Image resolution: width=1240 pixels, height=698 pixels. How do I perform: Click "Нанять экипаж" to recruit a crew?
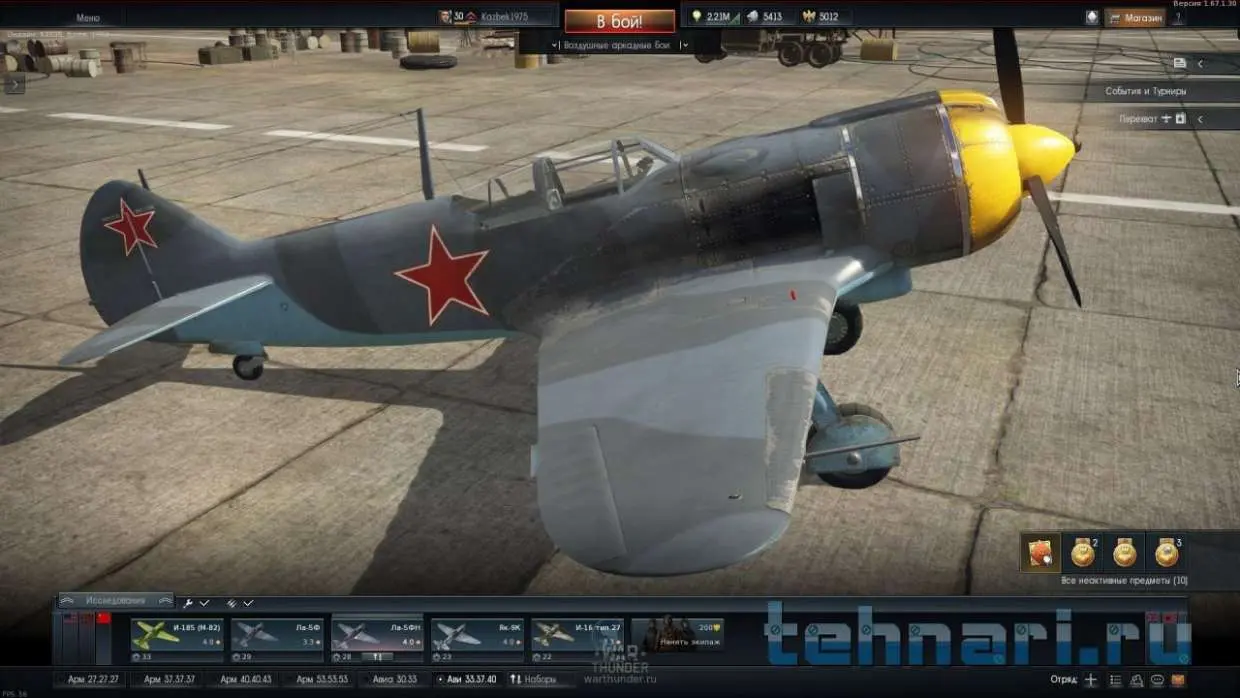pos(677,634)
